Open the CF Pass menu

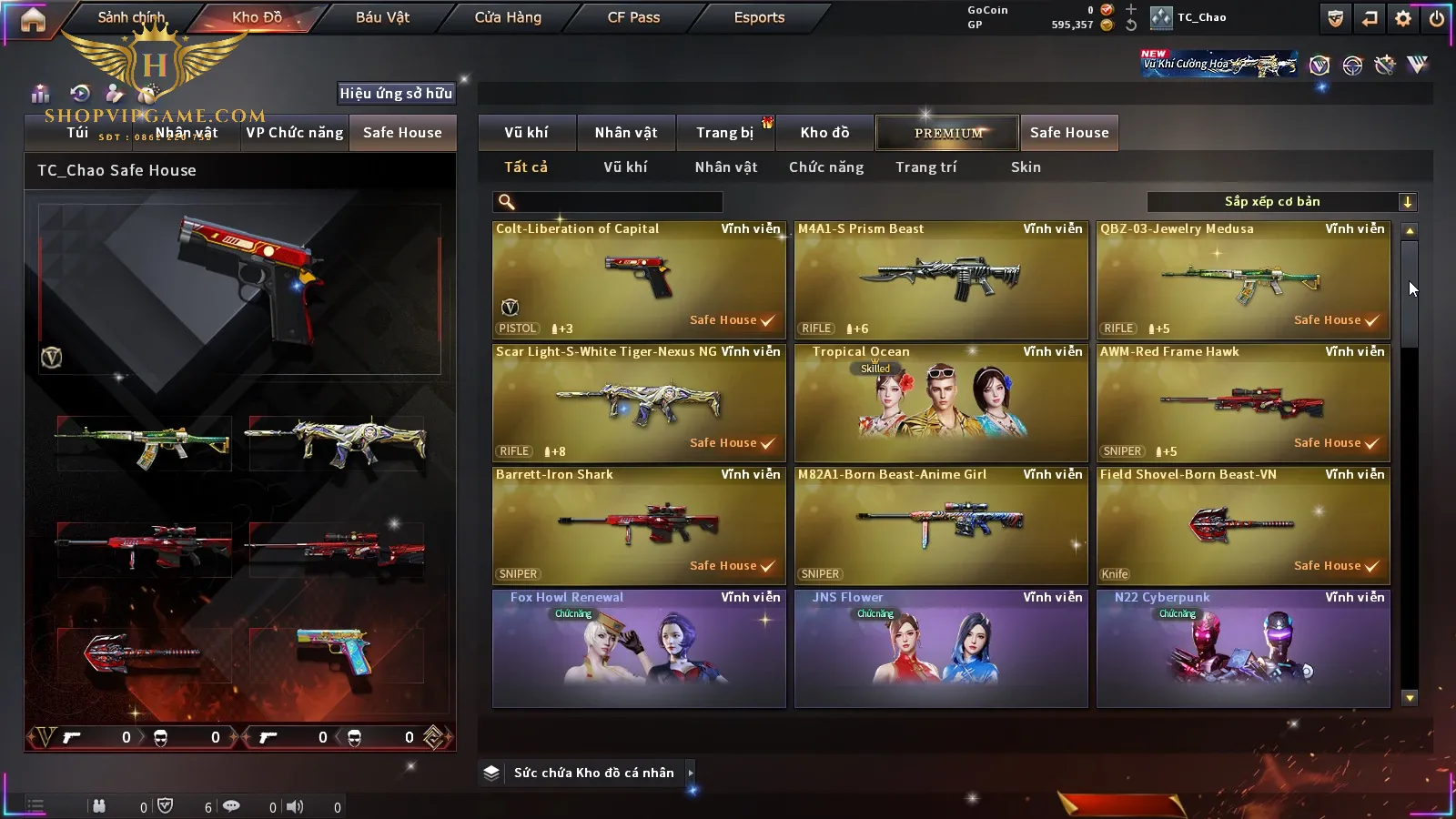(633, 17)
